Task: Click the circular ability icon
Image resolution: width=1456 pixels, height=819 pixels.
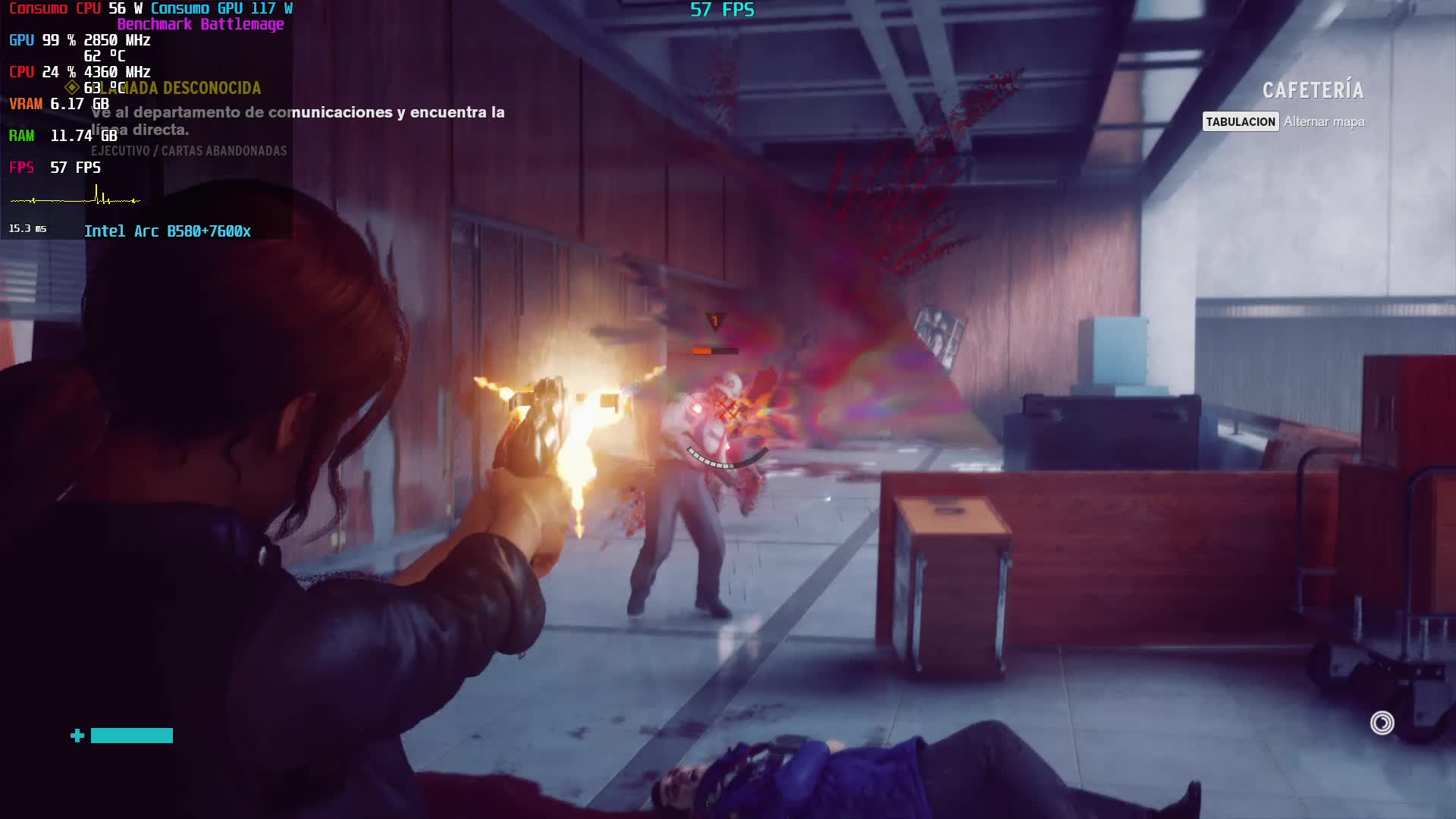Action: [1382, 723]
